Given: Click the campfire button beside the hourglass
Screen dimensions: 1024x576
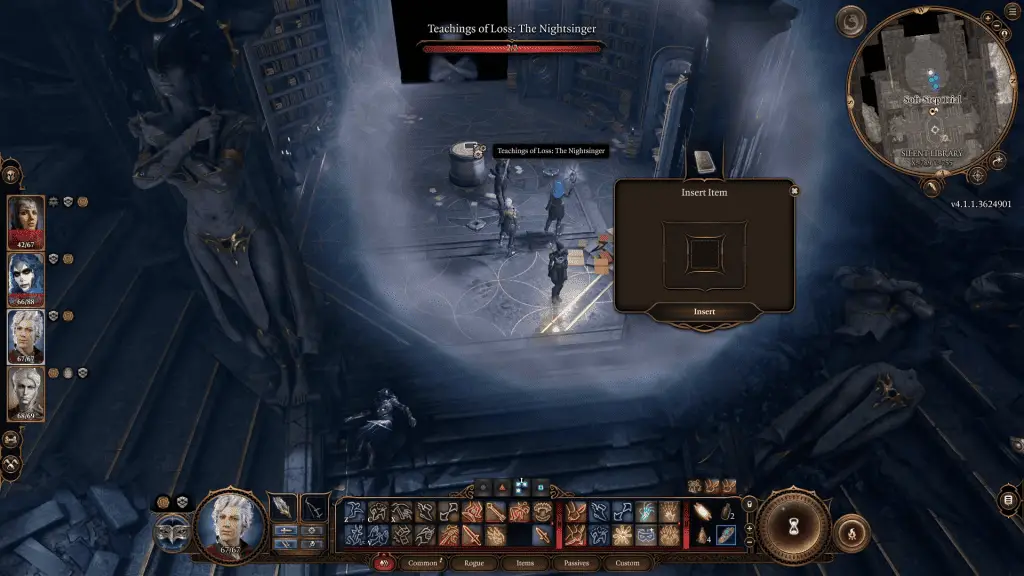Looking at the screenshot, I should click(x=850, y=531).
